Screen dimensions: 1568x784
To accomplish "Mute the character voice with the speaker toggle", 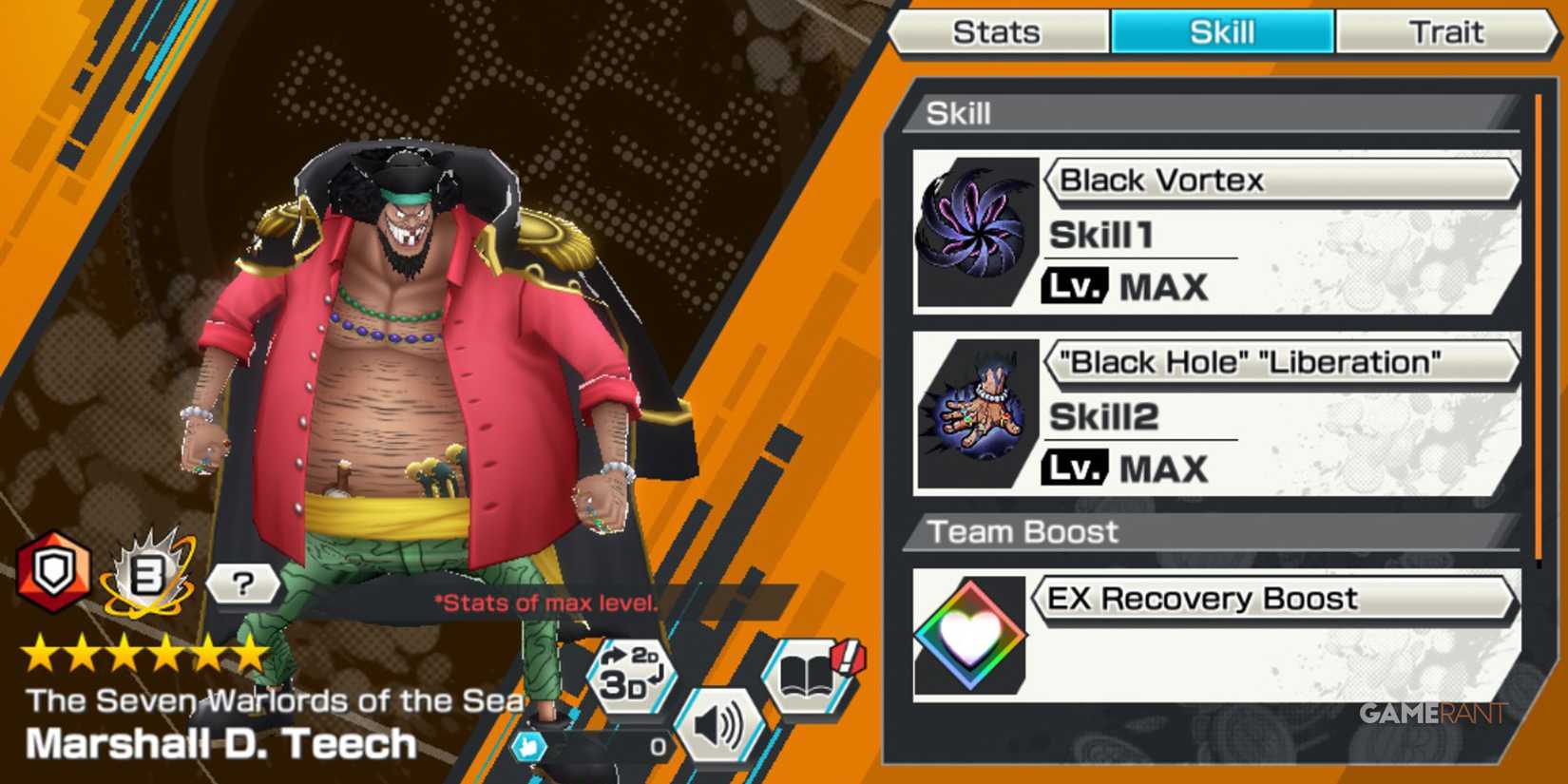I will tap(722, 724).
